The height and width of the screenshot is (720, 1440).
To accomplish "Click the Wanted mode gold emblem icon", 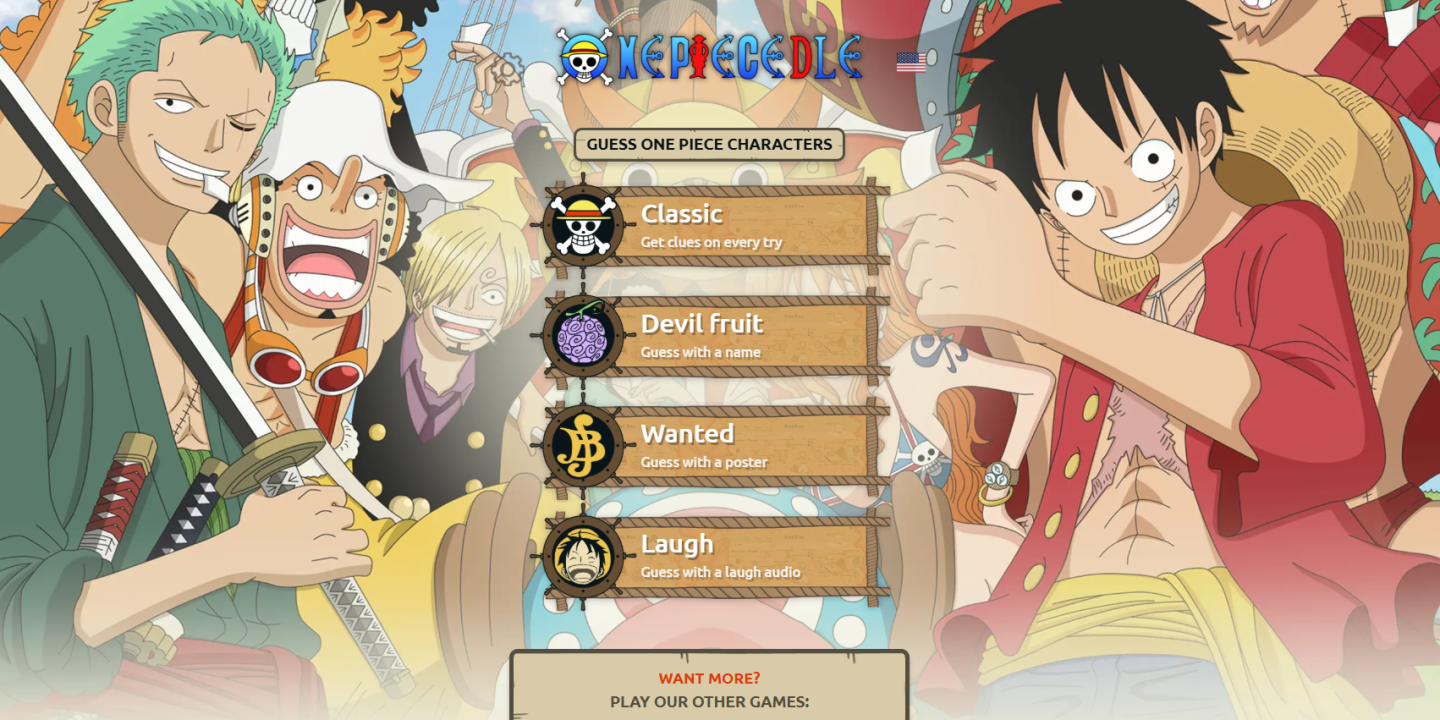I will point(583,445).
